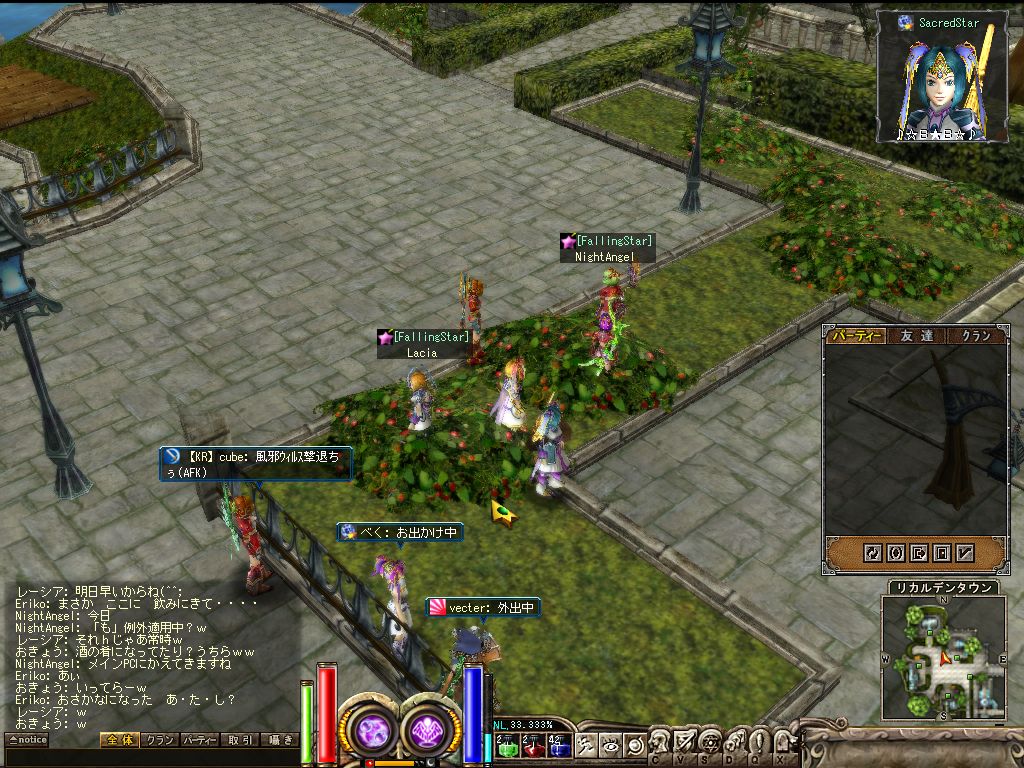
Task: Click the circular arrows refresh button
Action: click(872, 552)
